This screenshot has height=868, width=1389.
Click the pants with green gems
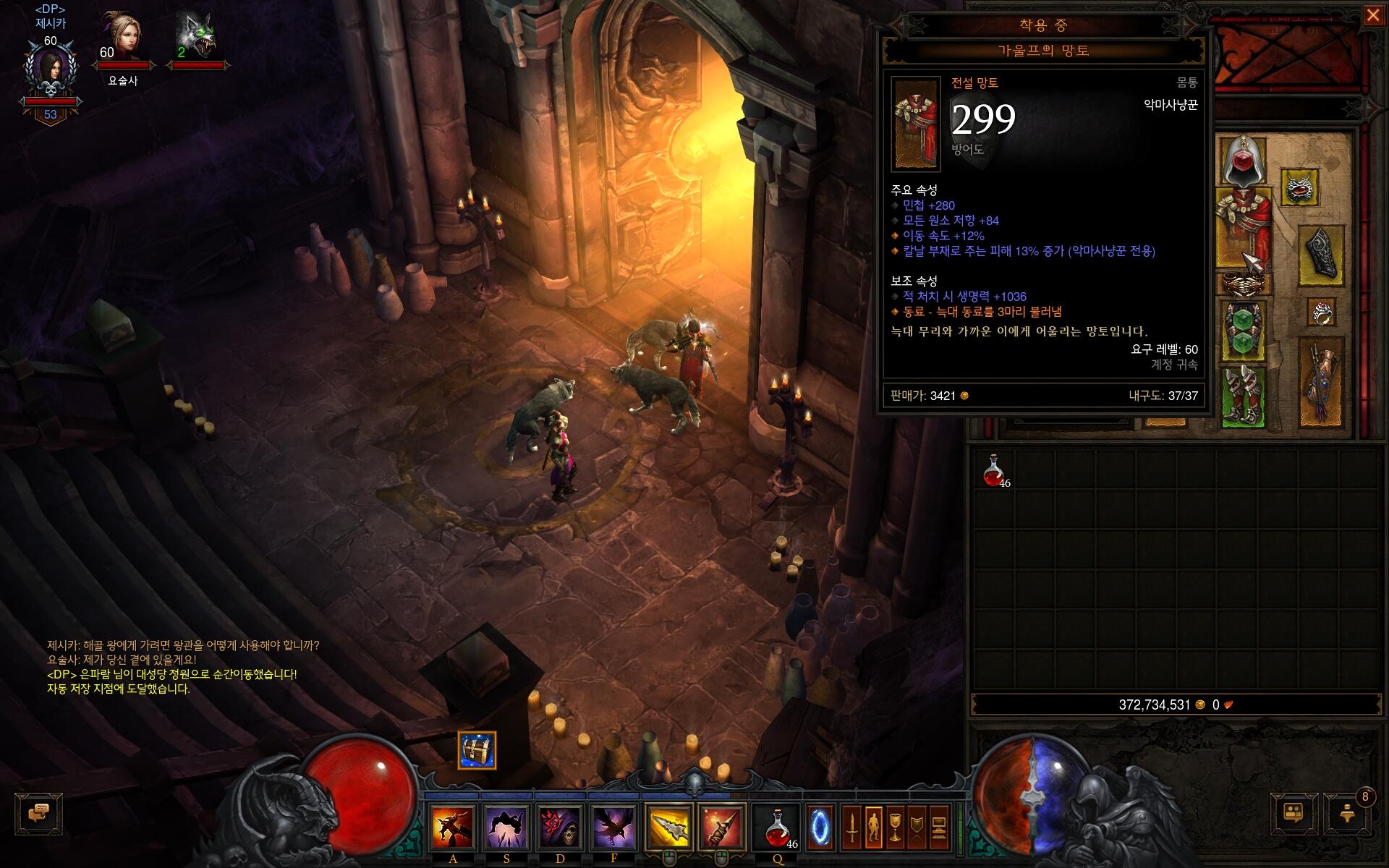(x=1244, y=331)
